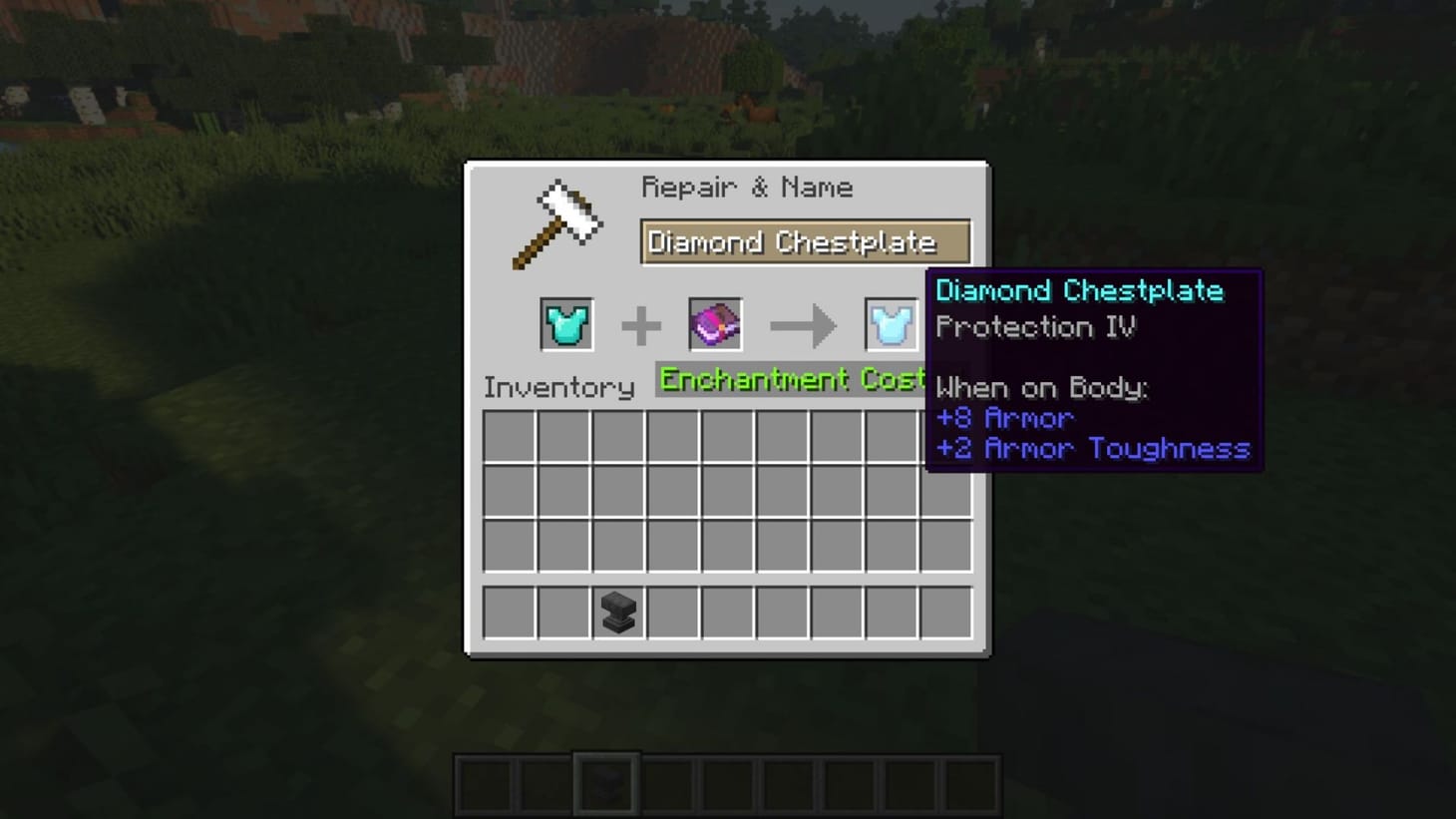Click the +8 Armor stat line
This screenshot has height=819, width=1456.
[1005, 418]
